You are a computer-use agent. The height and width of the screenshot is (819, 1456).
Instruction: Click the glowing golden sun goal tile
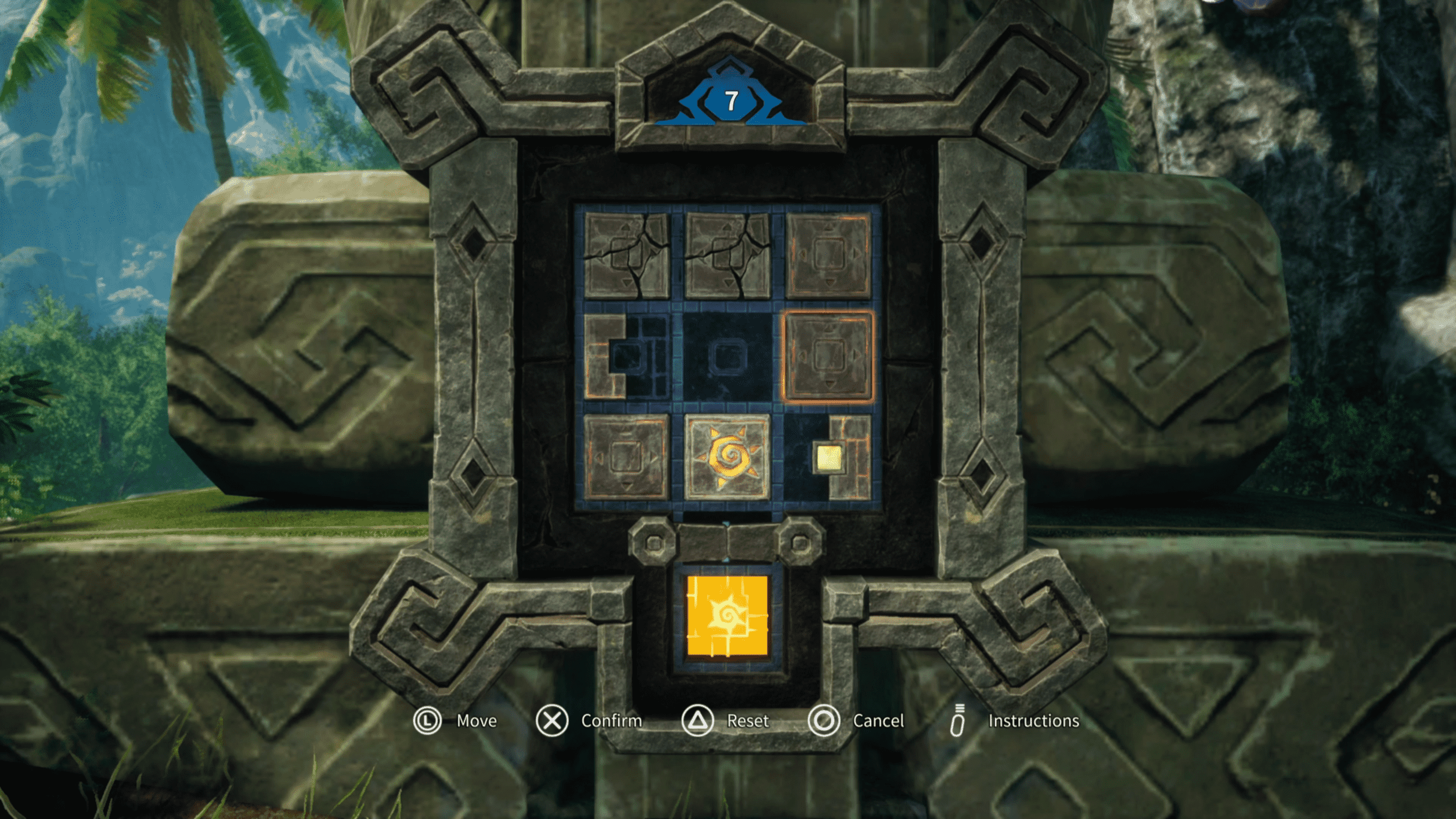pos(727,616)
